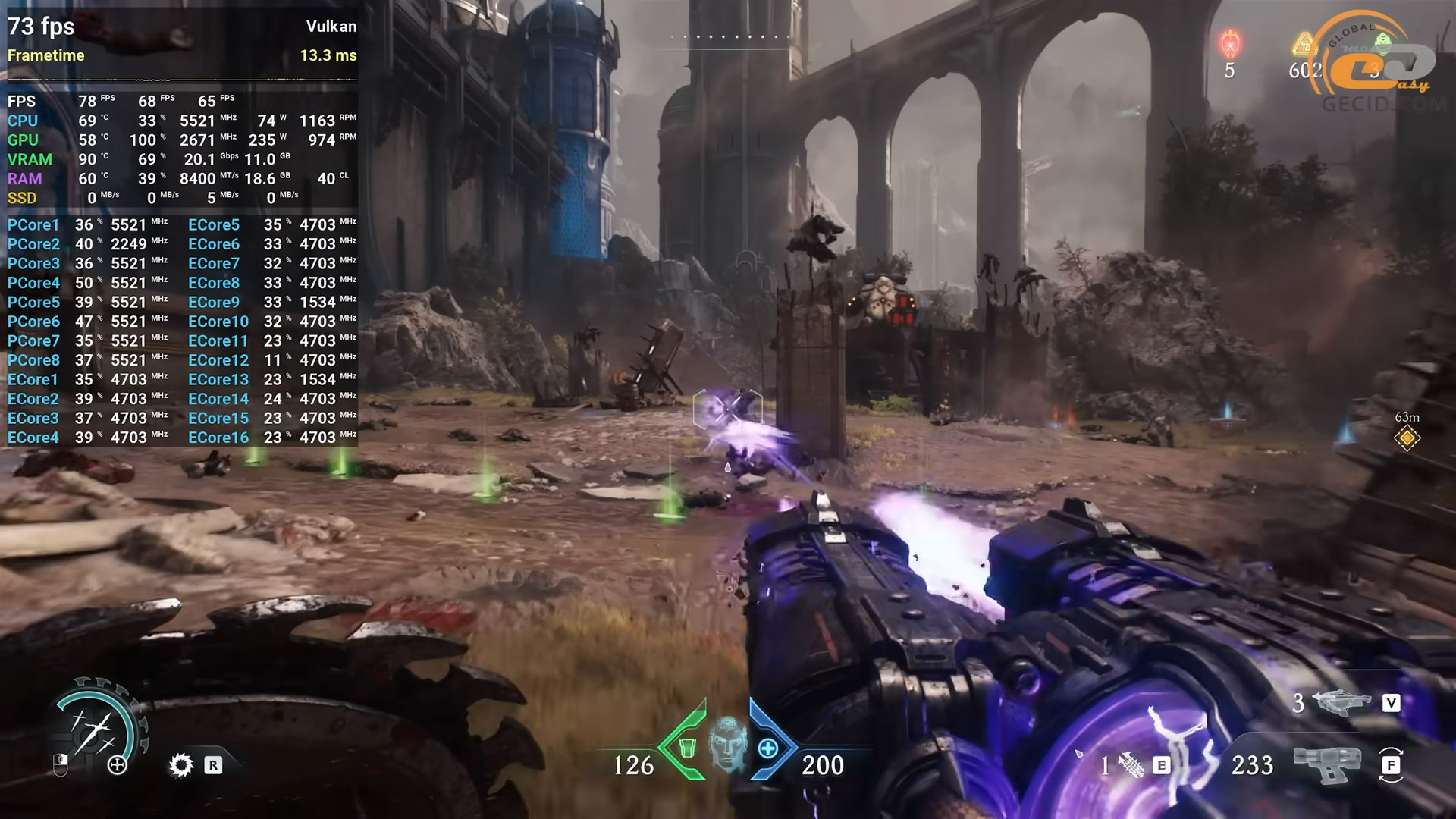The width and height of the screenshot is (1456, 819).
Task: Select the spiked flail melee icon
Action: point(1131,766)
